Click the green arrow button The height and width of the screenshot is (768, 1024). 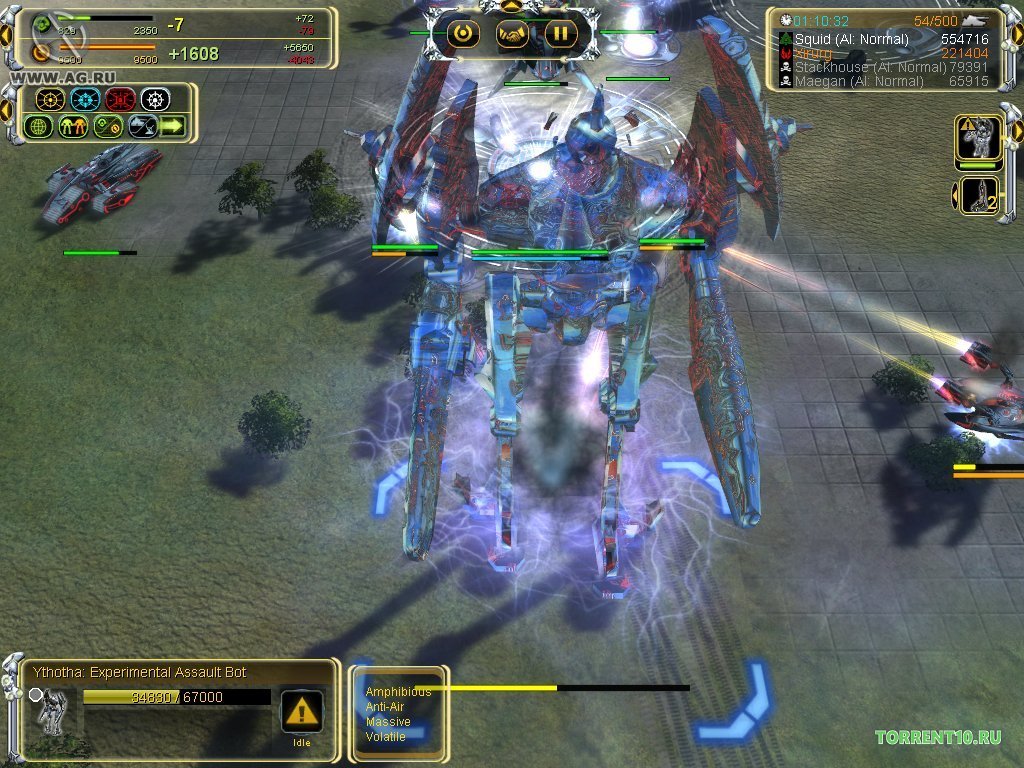pyautogui.click(x=173, y=126)
